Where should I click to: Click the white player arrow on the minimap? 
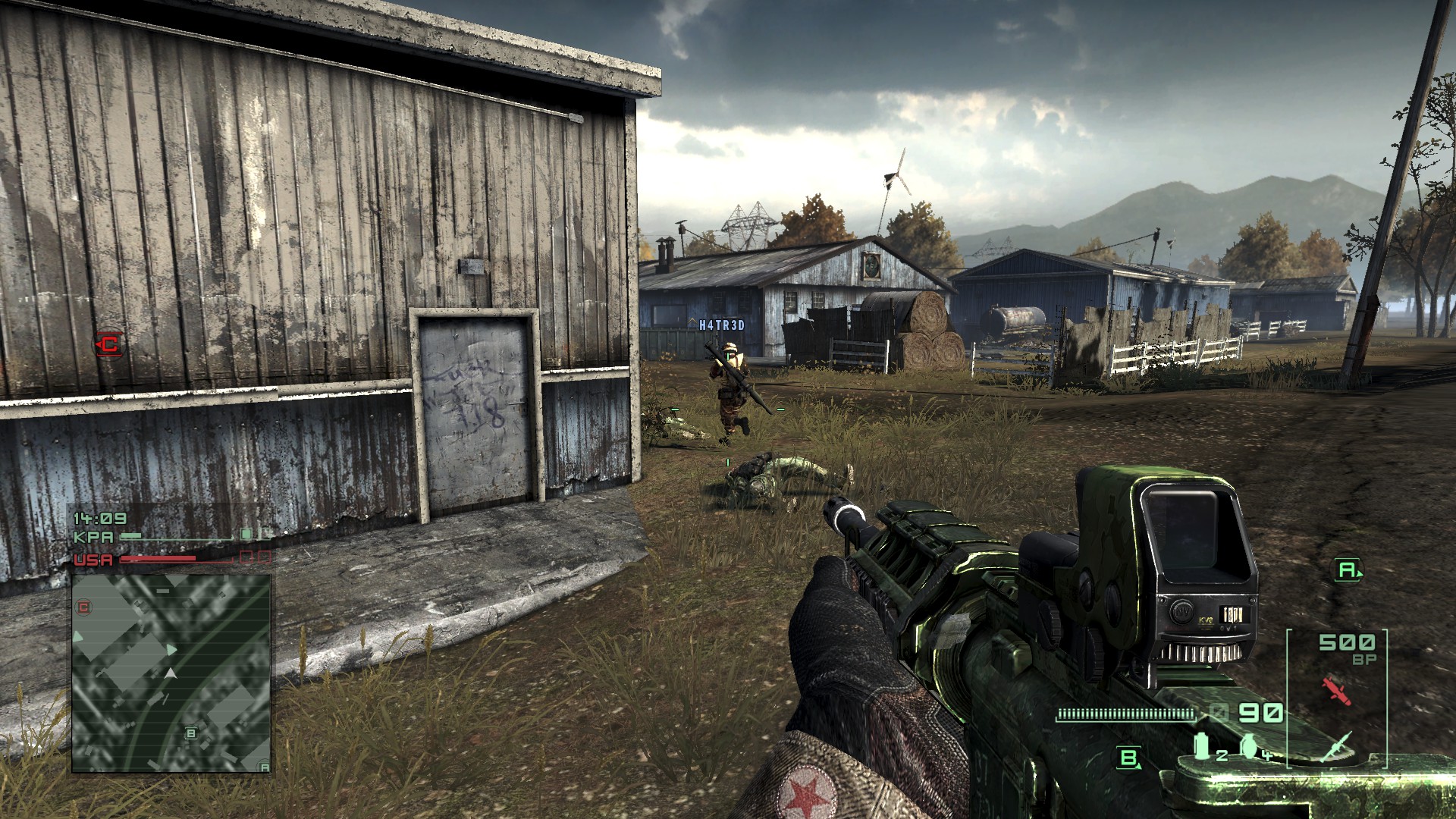click(171, 673)
